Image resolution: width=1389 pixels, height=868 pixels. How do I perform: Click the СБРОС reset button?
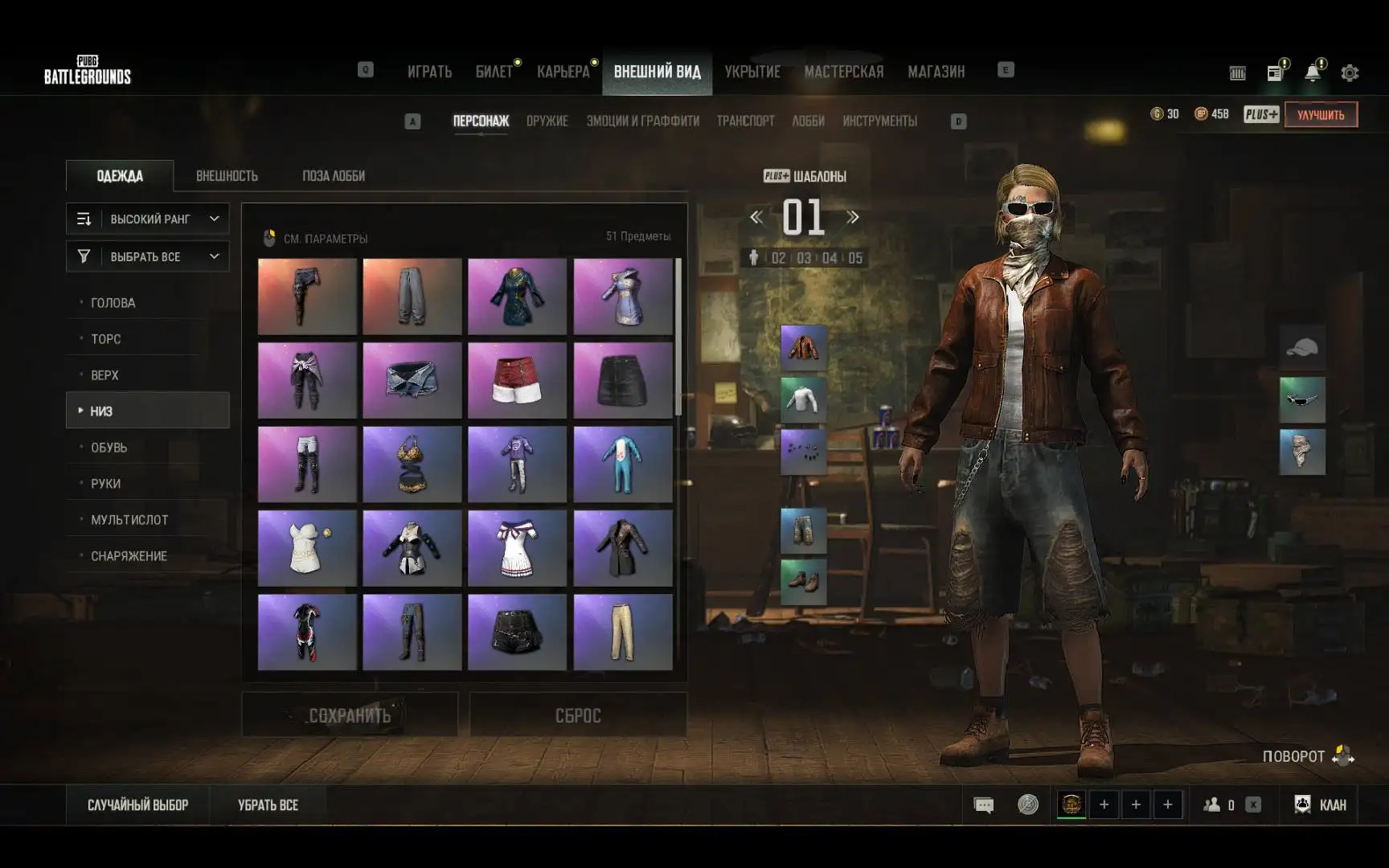578,714
